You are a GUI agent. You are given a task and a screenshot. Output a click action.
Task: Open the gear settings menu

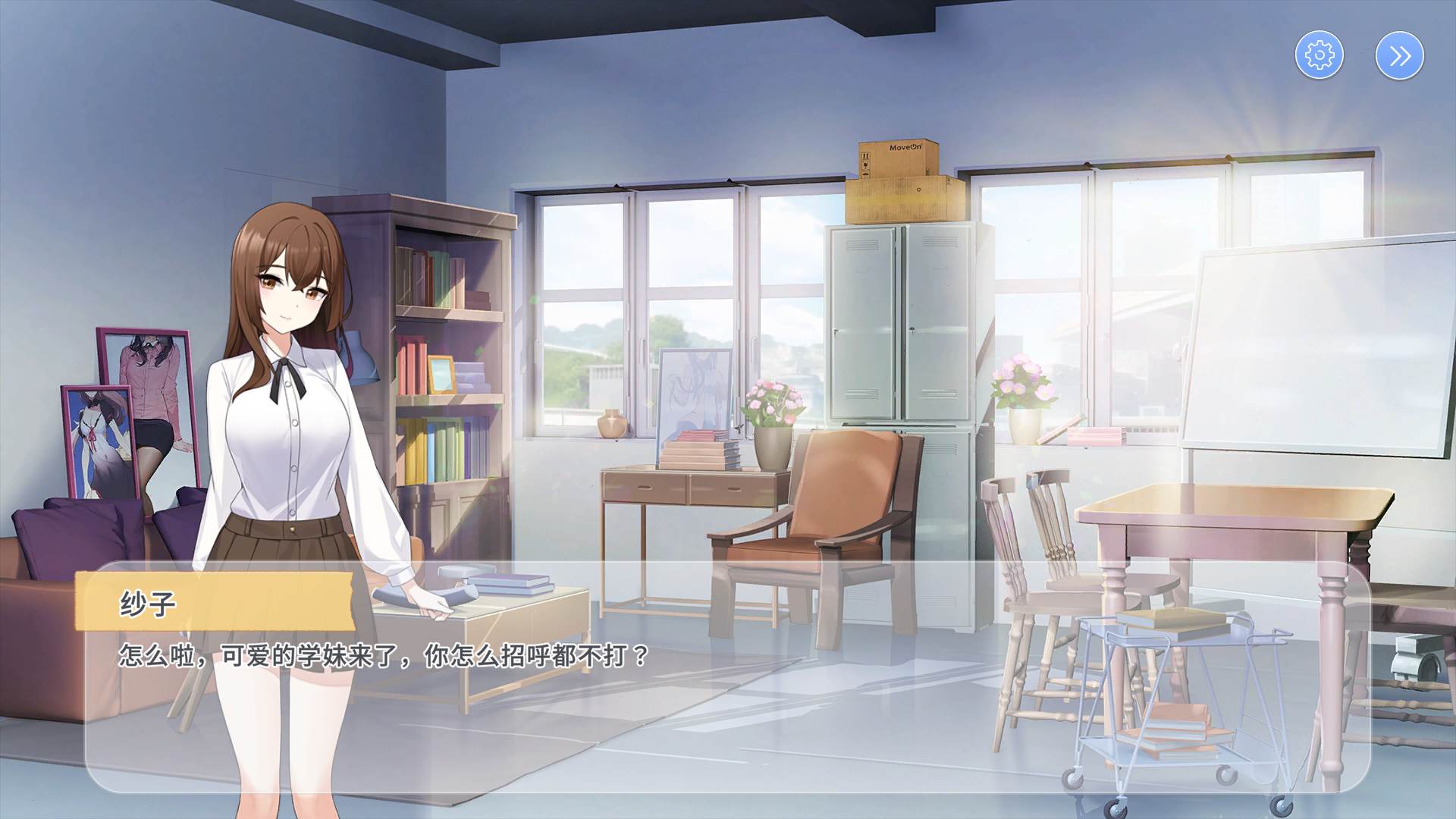tap(1319, 55)
